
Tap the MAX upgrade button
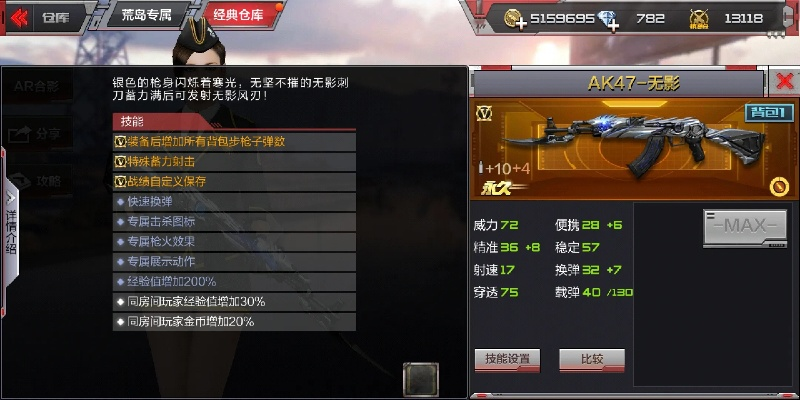tap(744, 227)
